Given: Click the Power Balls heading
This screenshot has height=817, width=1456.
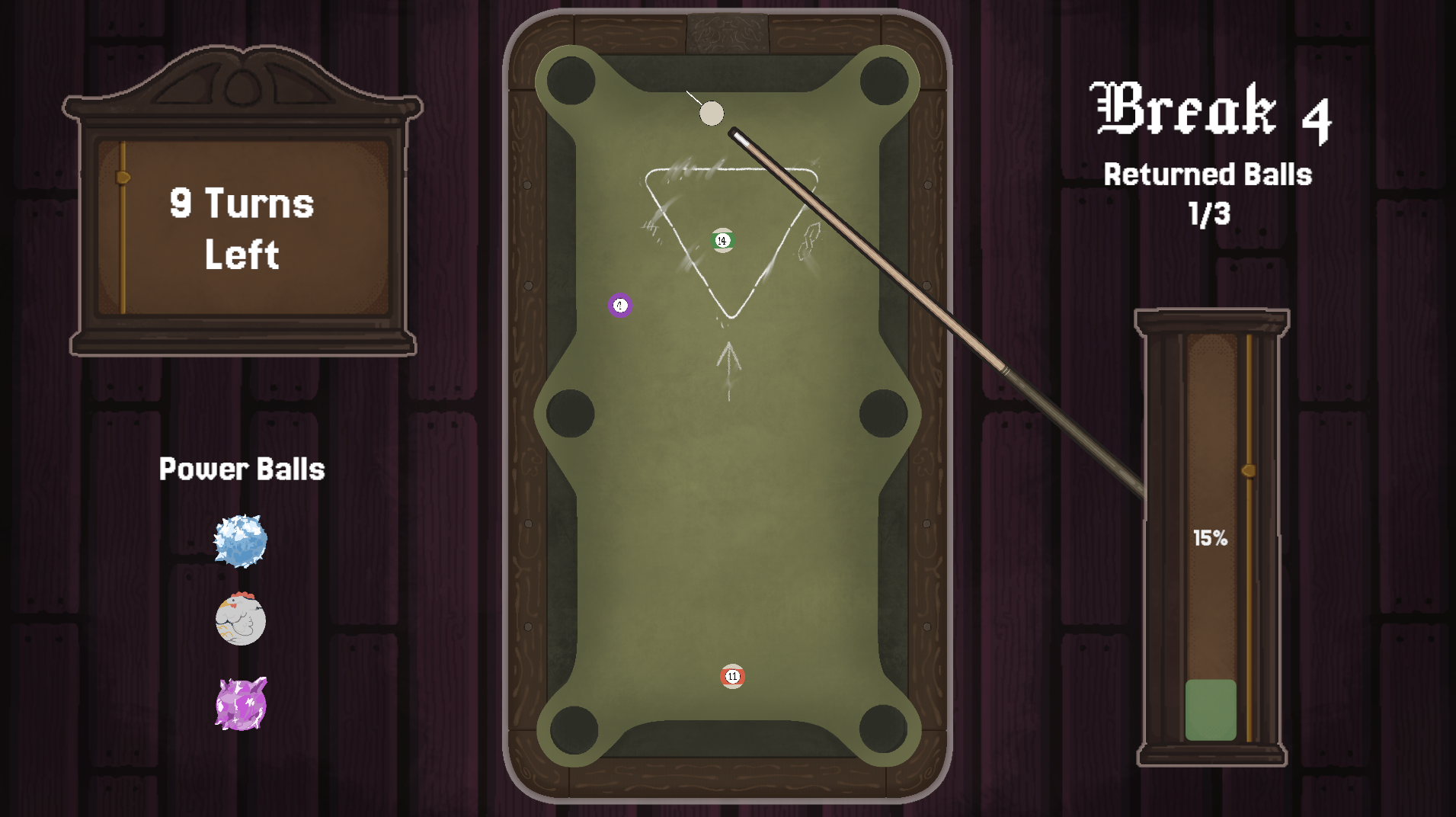Looking at the screenshot, I should tap(242, 469).
